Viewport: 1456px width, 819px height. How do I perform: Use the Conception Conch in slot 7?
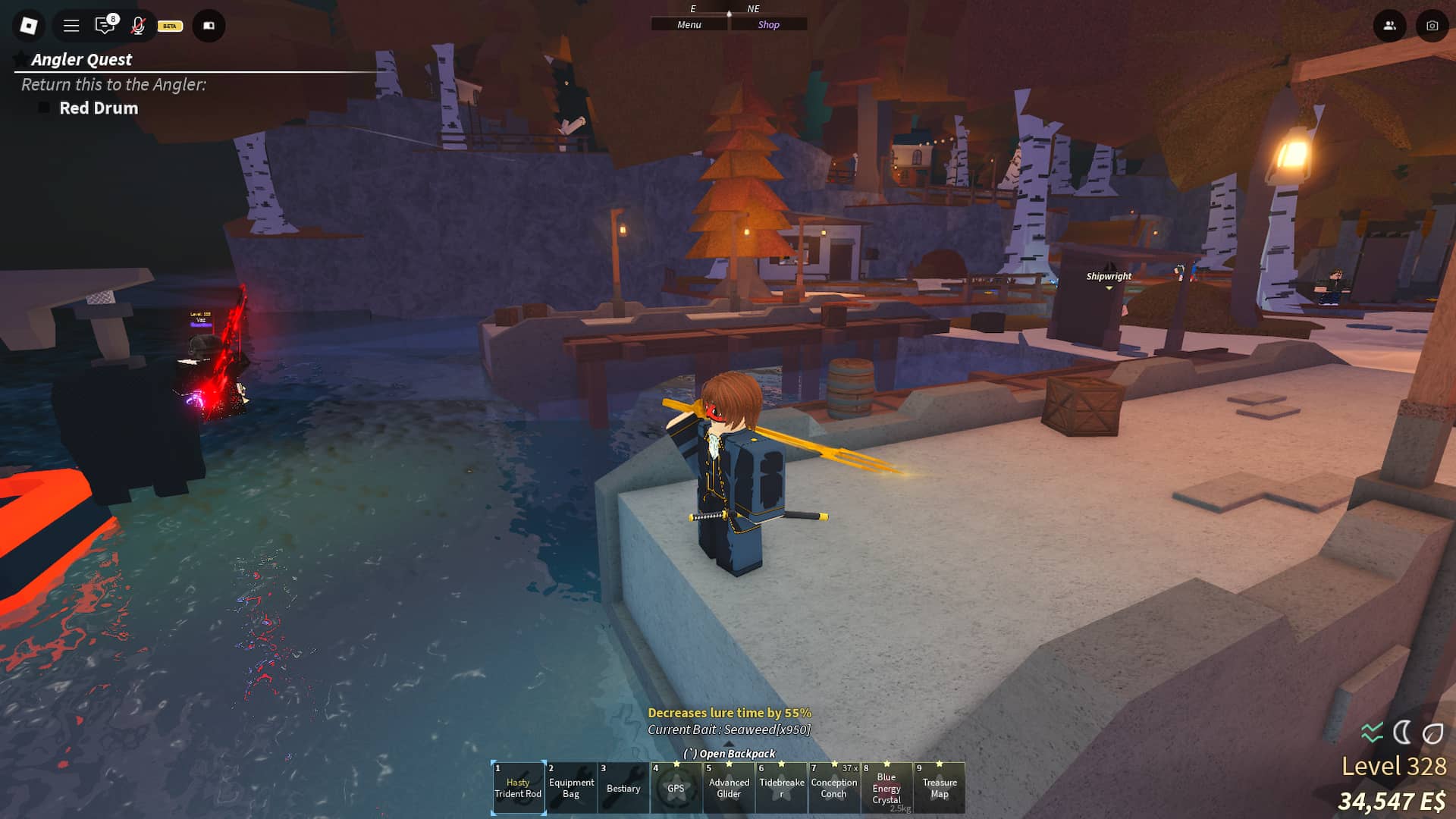tap(834, 787)
